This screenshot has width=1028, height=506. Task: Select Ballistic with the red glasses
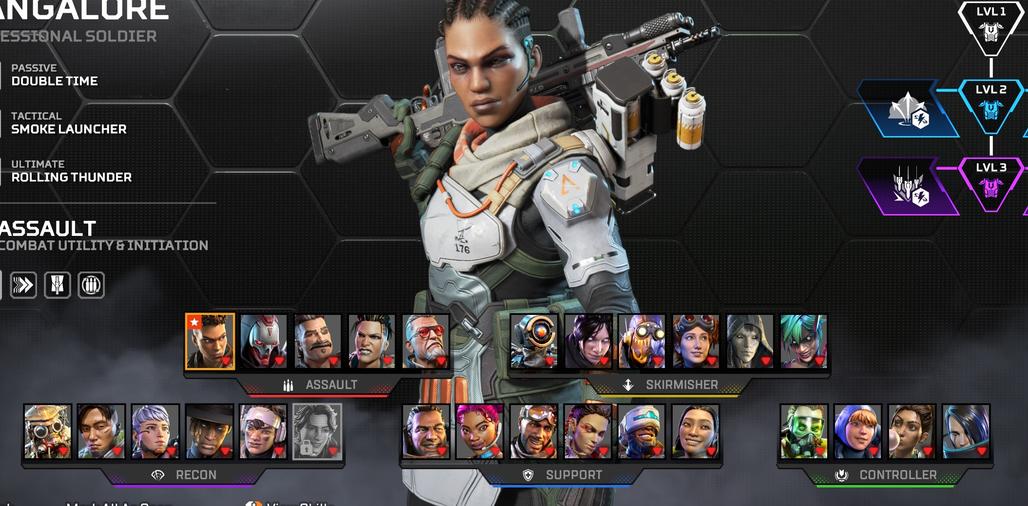point(426,341)
